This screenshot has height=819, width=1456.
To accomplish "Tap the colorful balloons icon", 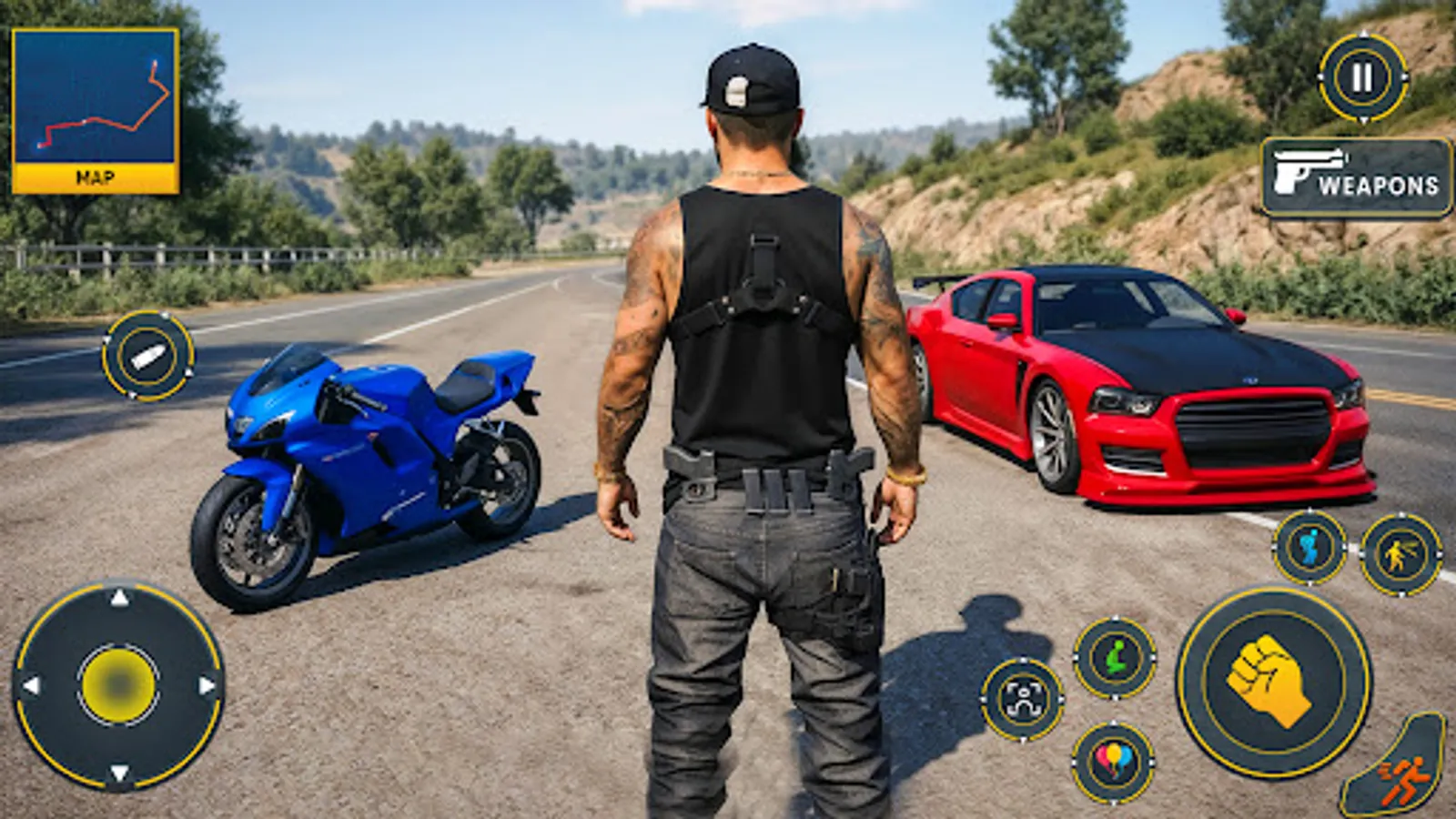I will 1116,761.
